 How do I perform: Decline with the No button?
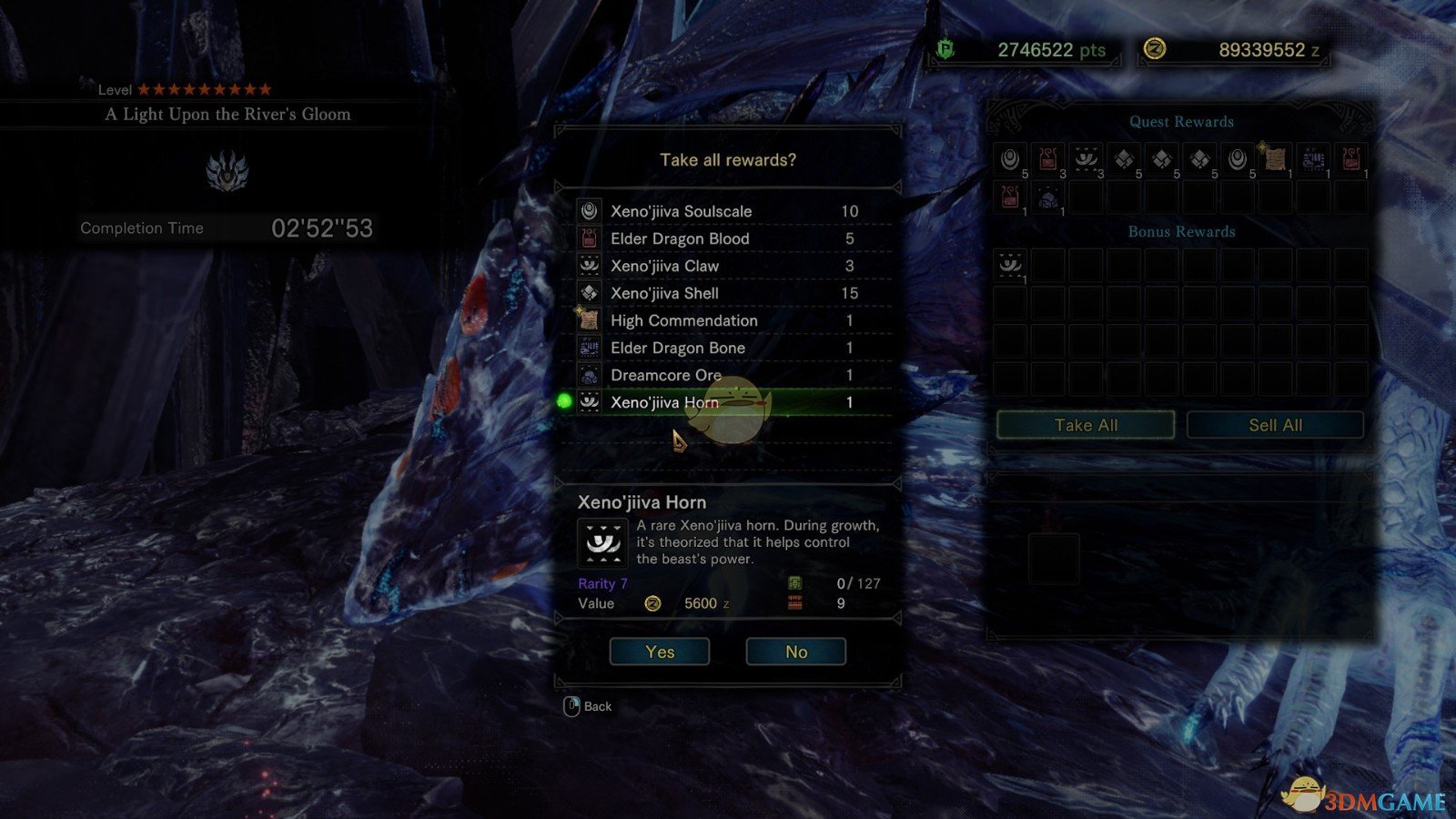(795, 652)
